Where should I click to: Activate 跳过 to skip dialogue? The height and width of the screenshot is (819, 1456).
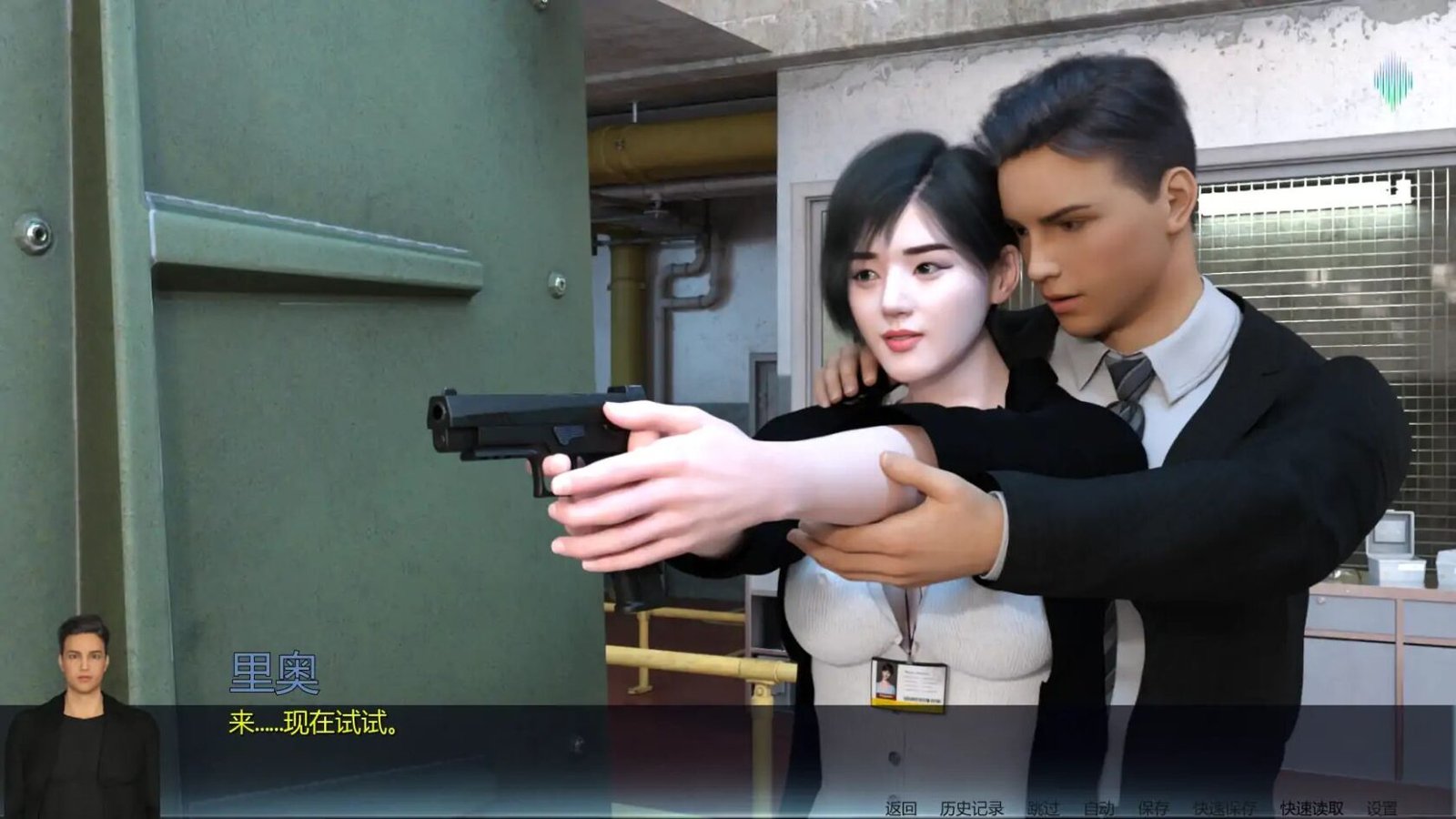coord(1043,808)
